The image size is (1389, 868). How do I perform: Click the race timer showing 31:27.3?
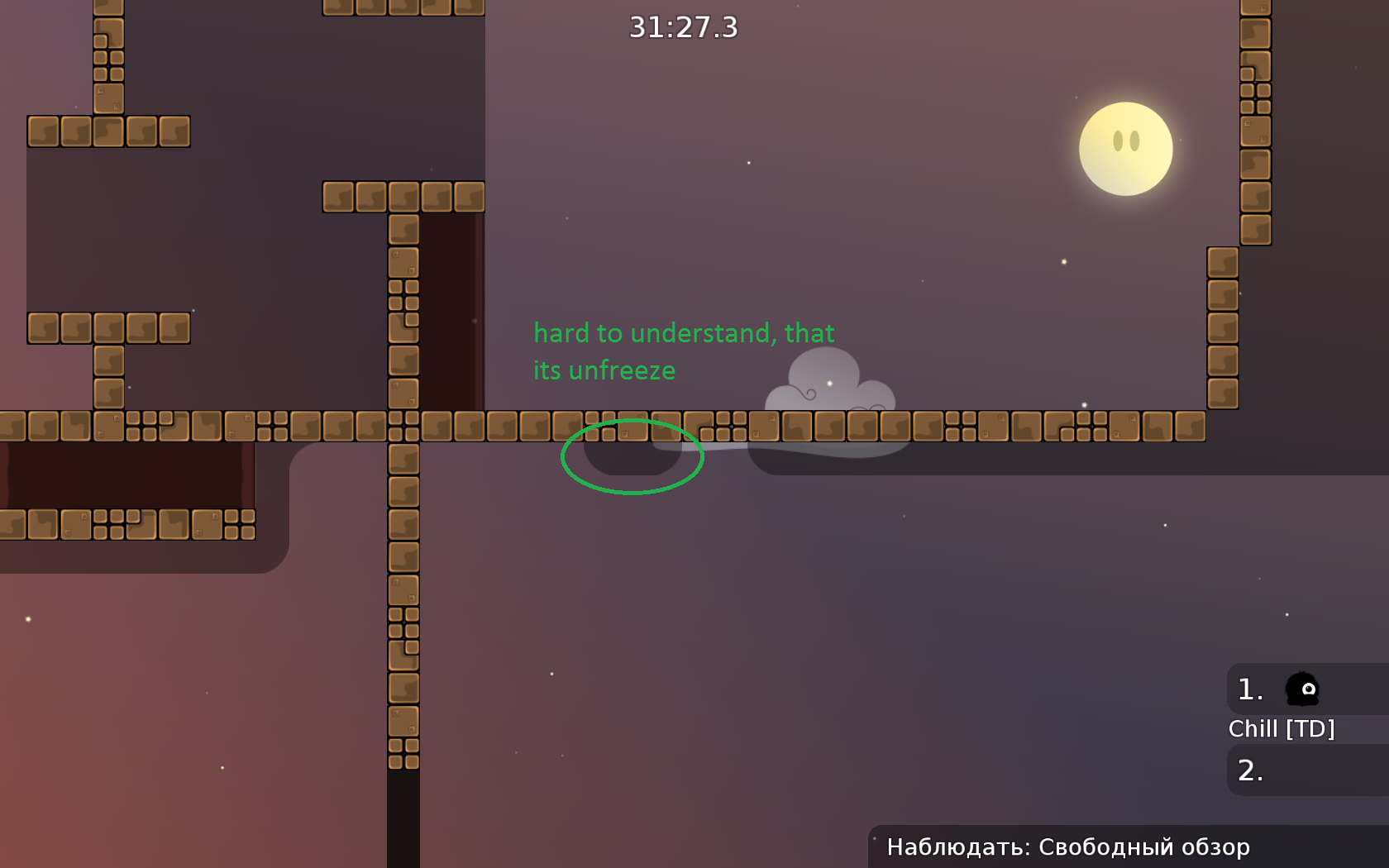(681, 29)
